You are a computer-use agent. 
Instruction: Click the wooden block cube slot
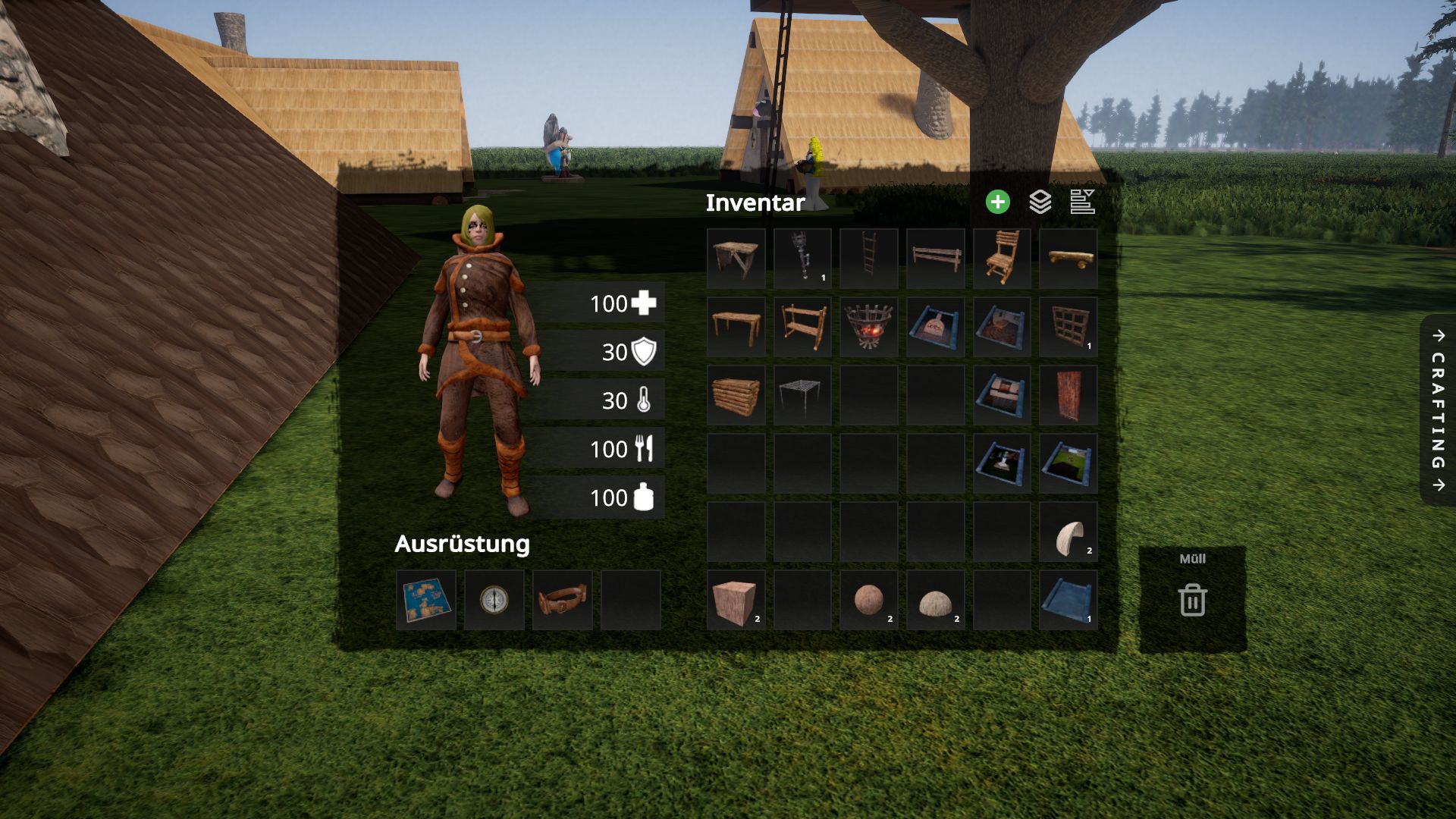(736, 600)
